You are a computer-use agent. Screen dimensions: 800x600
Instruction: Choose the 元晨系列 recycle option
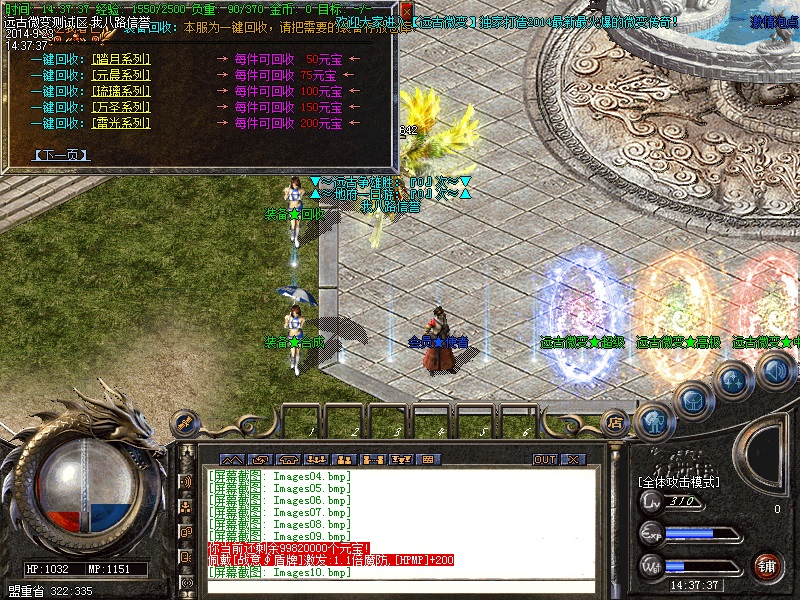[x=120, y=75]
